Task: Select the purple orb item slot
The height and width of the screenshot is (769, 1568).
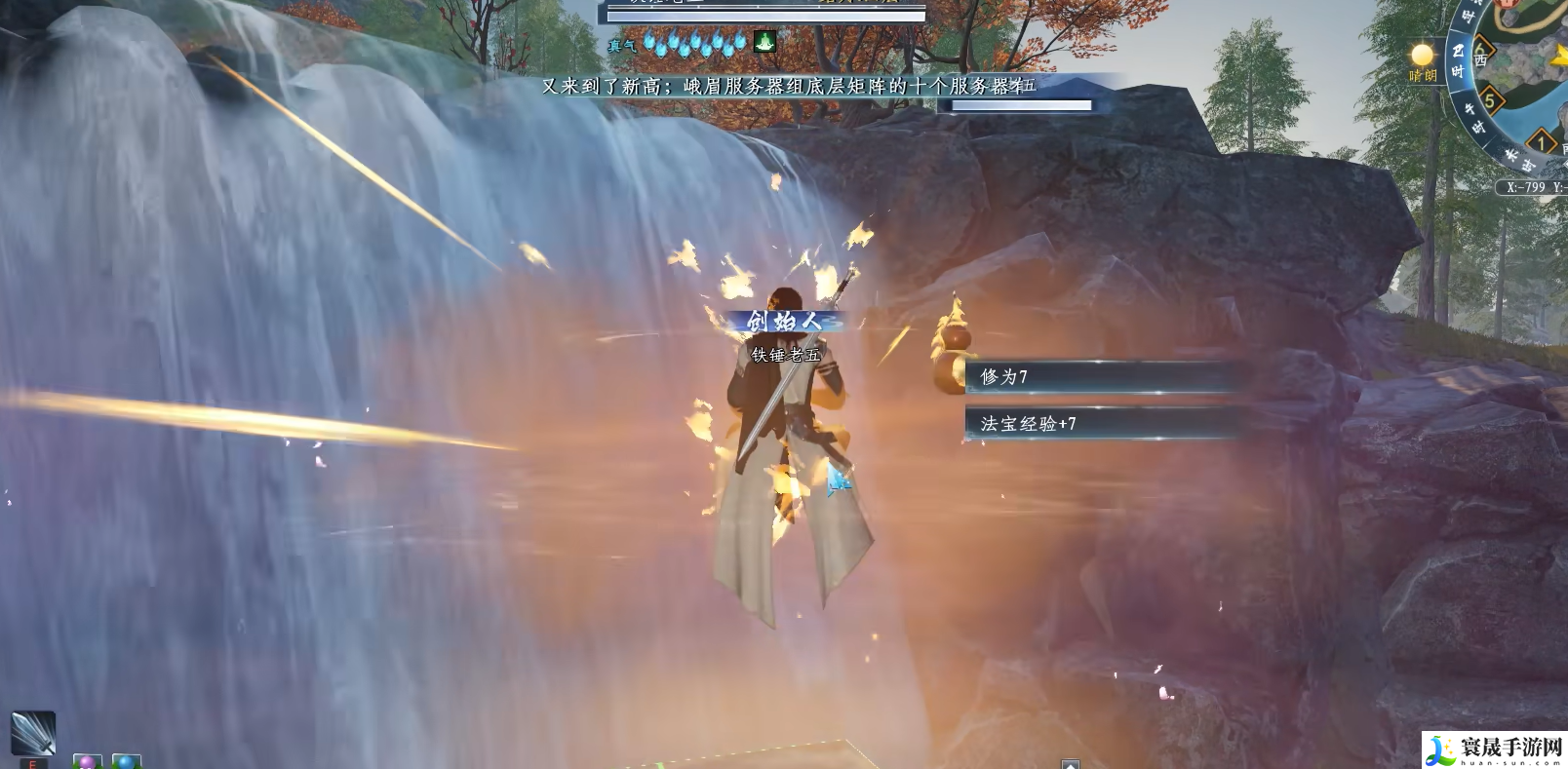Action: pyautogui.click(x=87, y=761)
